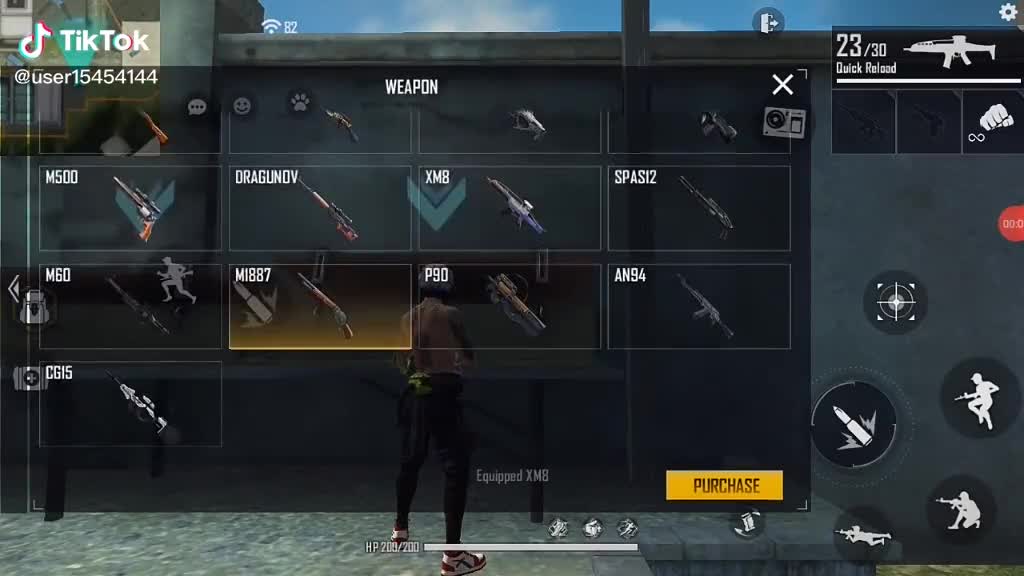Viewport: 1024px width, 576px height.
Task: Tap the jump action button
Action: point(978,397)
